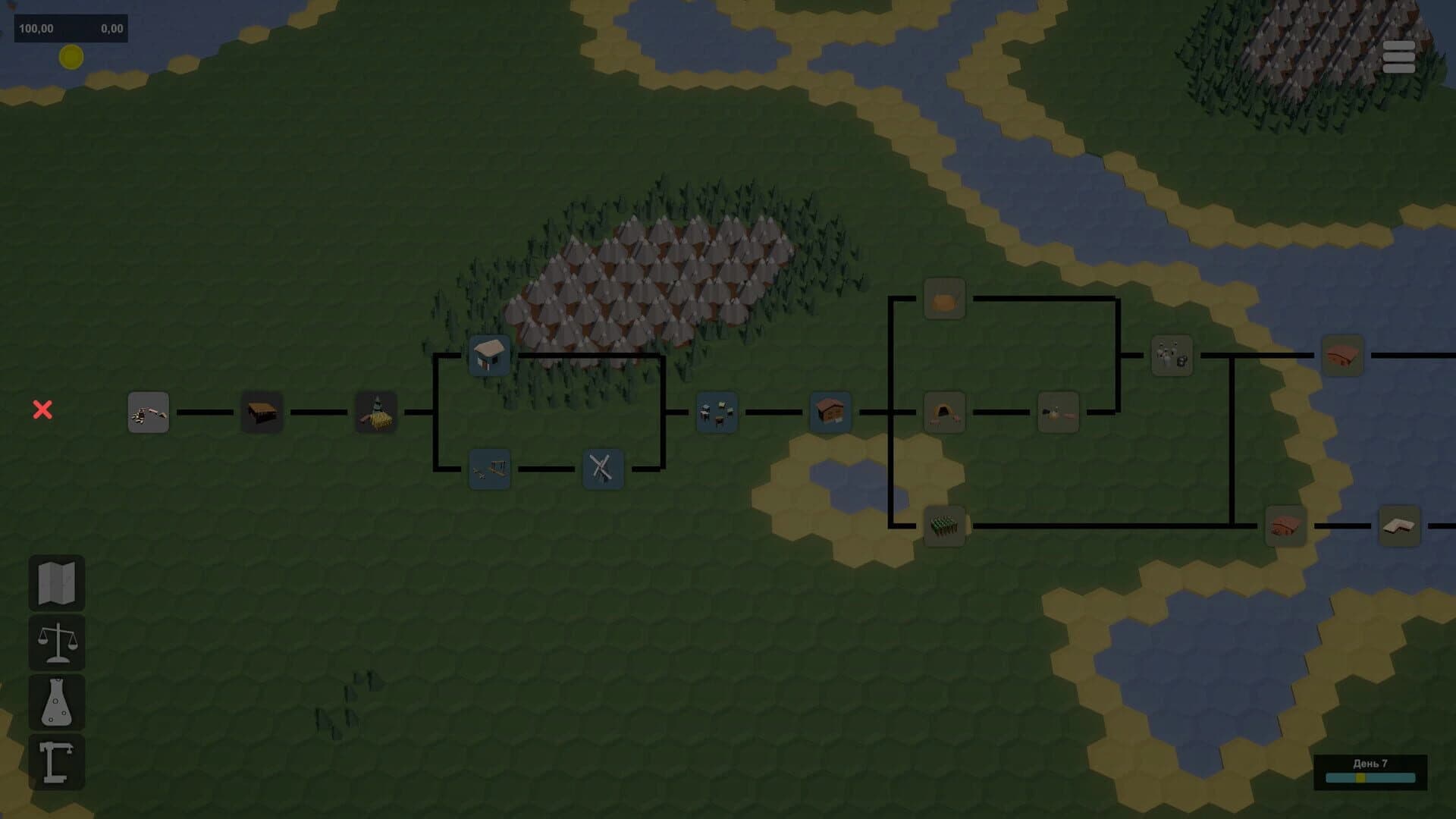Open the construction tool panel

57,760
